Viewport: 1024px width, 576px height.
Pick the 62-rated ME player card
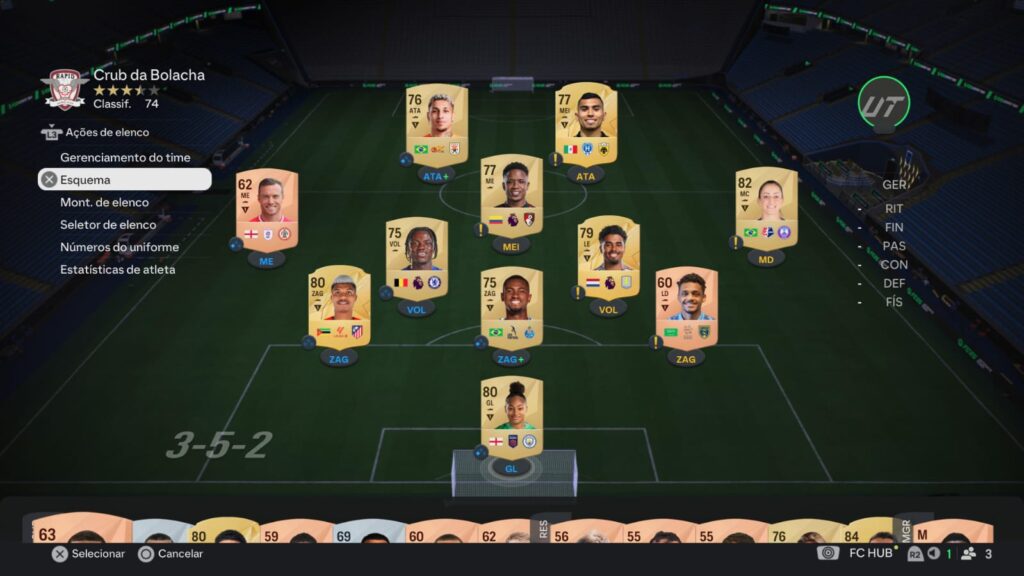coord(267,208)
